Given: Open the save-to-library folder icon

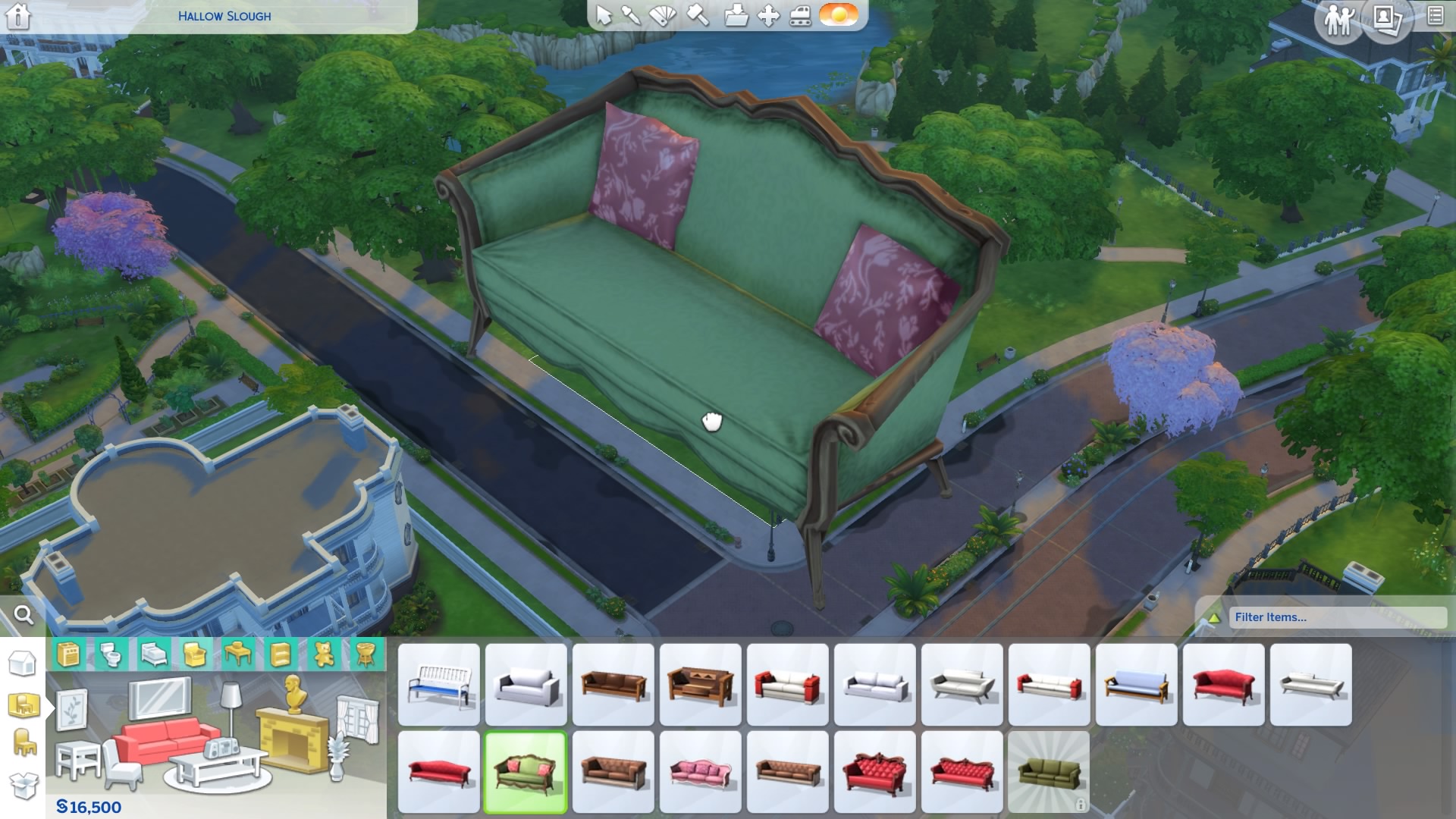Looking at the screenshot, I should tap(735, 15).
